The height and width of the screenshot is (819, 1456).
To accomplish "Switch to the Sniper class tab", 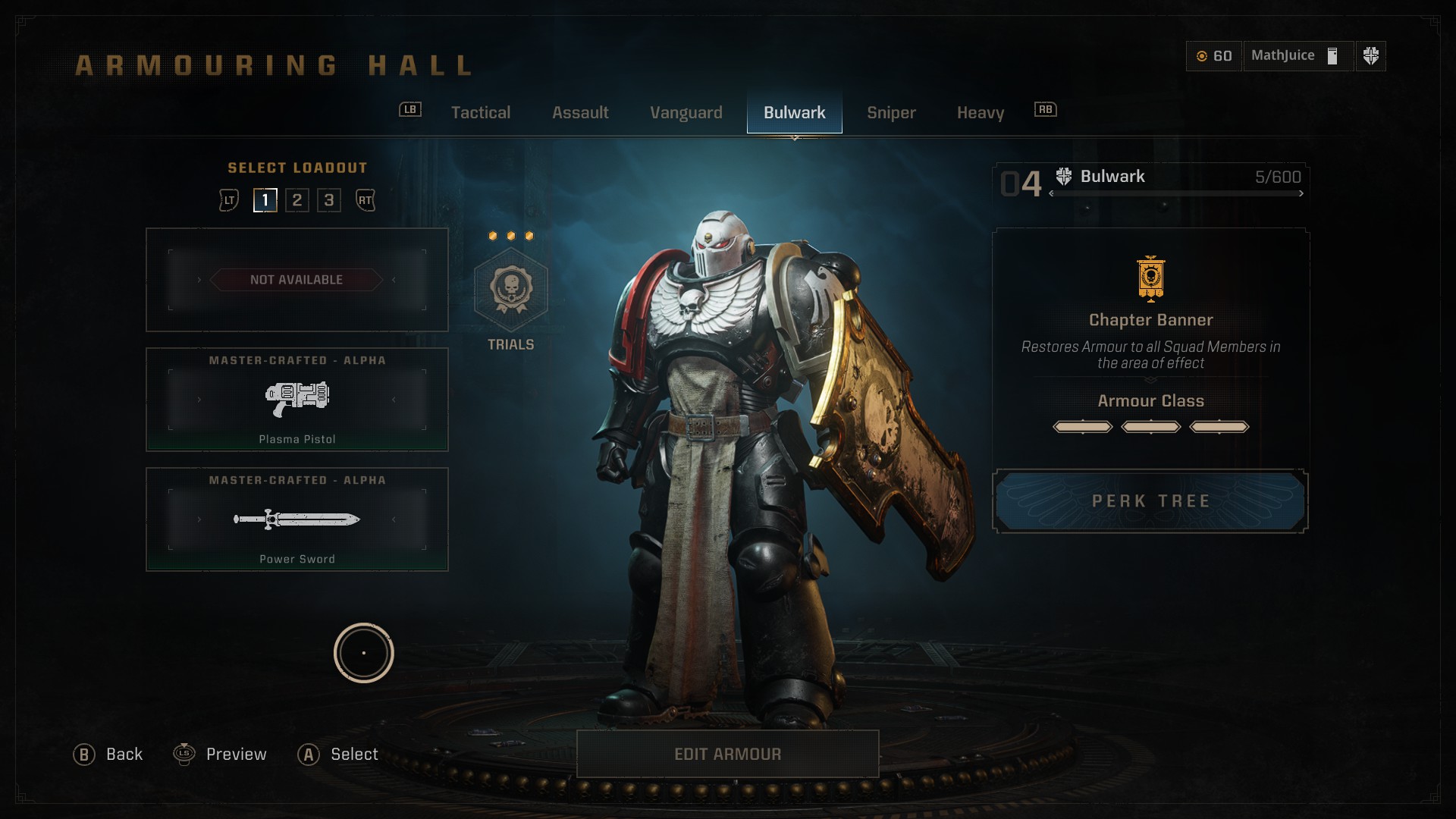I will tap(891, 113).
